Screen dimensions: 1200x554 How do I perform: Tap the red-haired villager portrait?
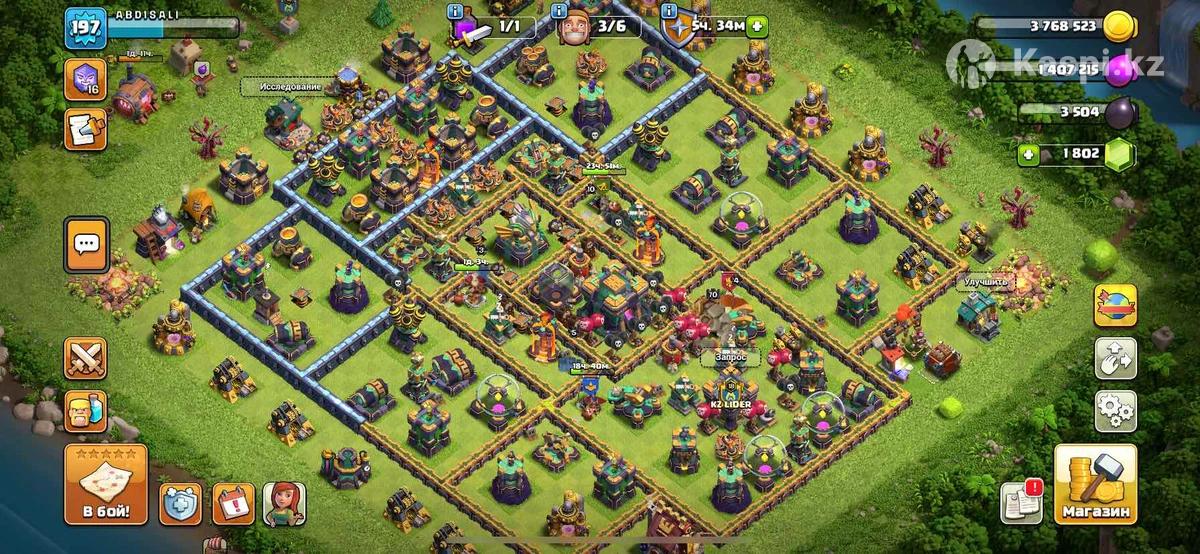pos(284,504)
